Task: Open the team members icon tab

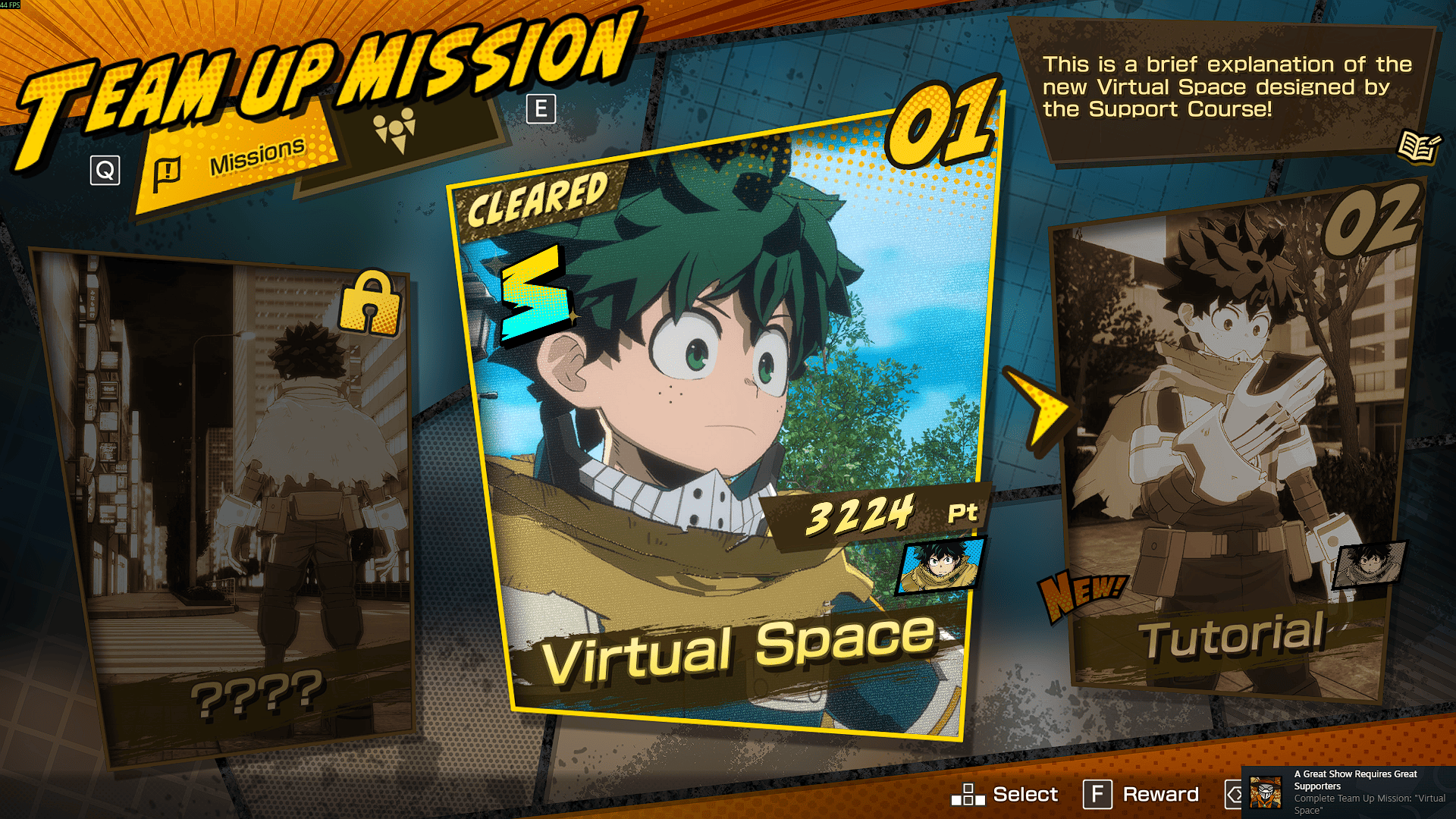Action: 395,130
